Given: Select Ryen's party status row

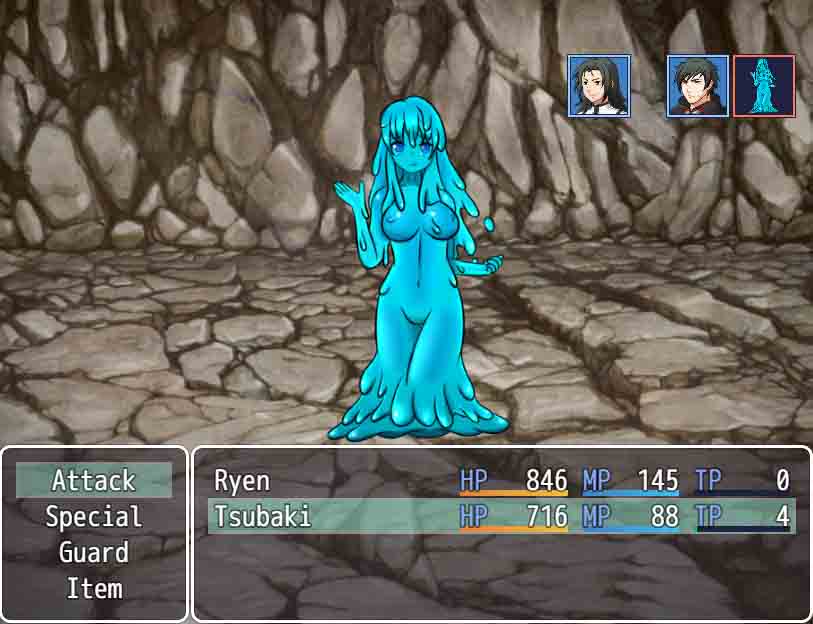Looking at the screenshot, I should [500, 481].
